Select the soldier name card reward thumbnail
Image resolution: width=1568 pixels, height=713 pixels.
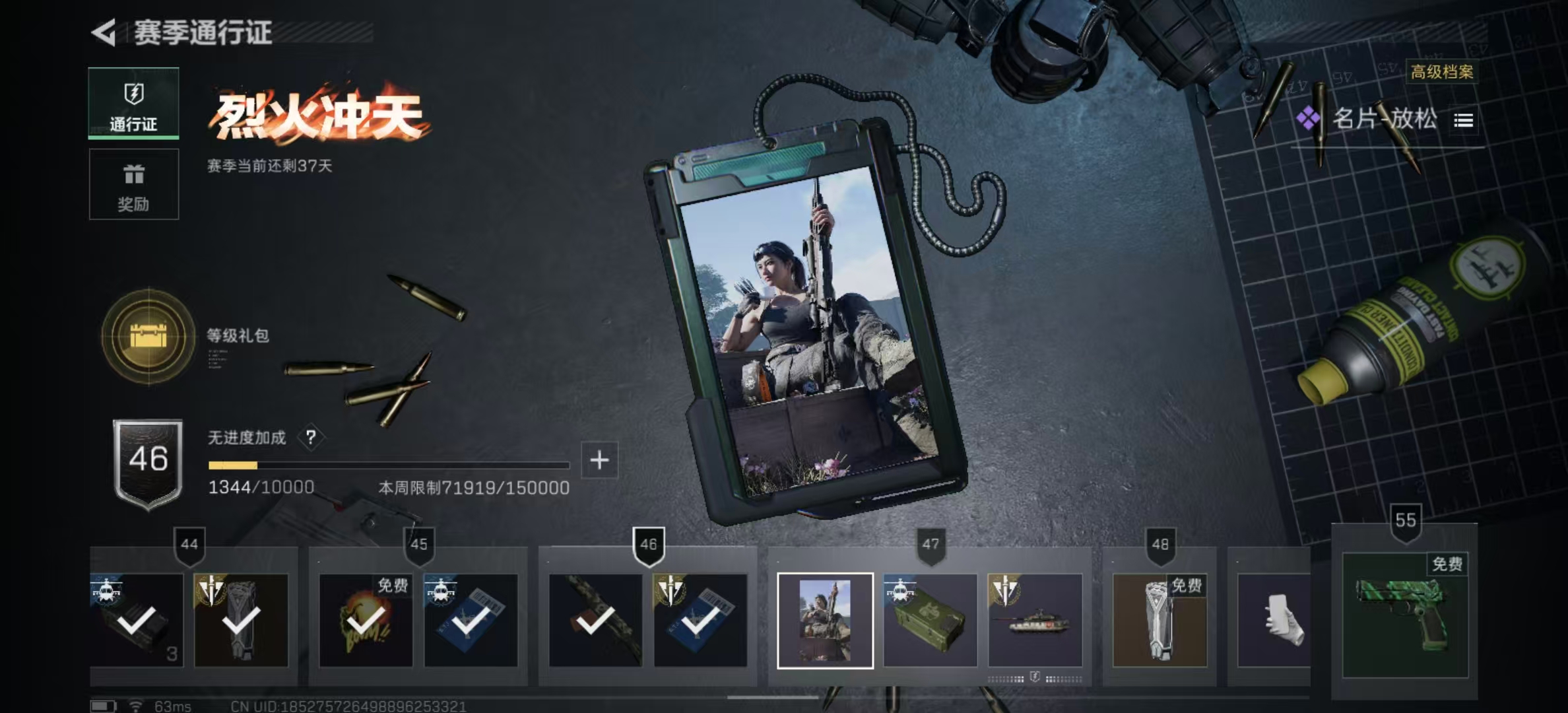[825, 621]
